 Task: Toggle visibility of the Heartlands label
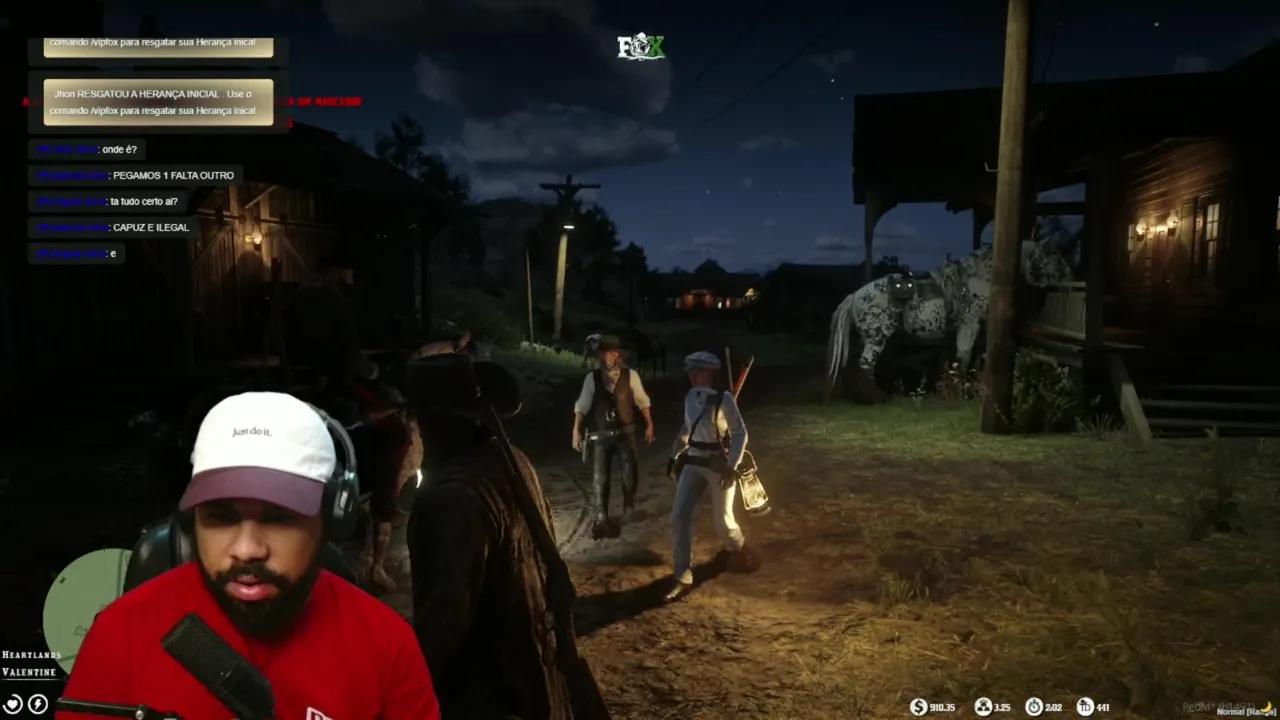coord(30,655)
